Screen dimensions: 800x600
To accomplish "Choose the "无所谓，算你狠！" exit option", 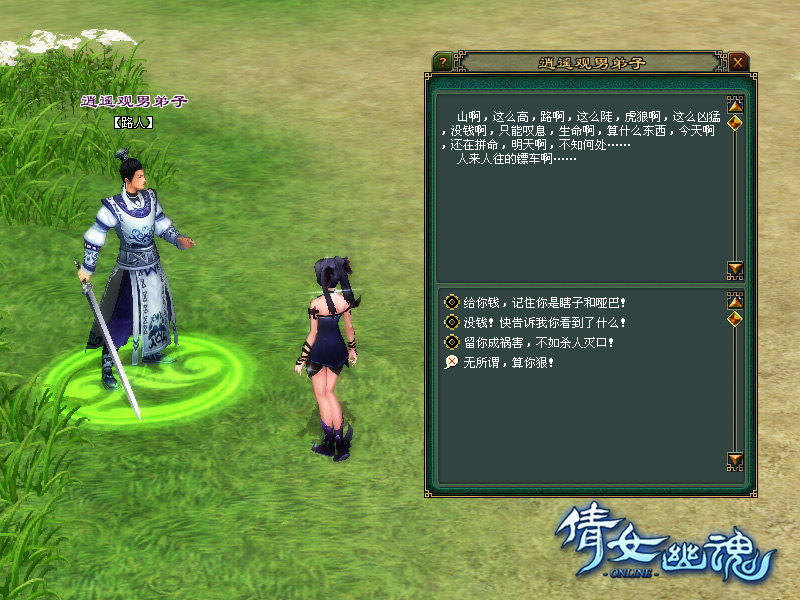I will tap(507, 362).
